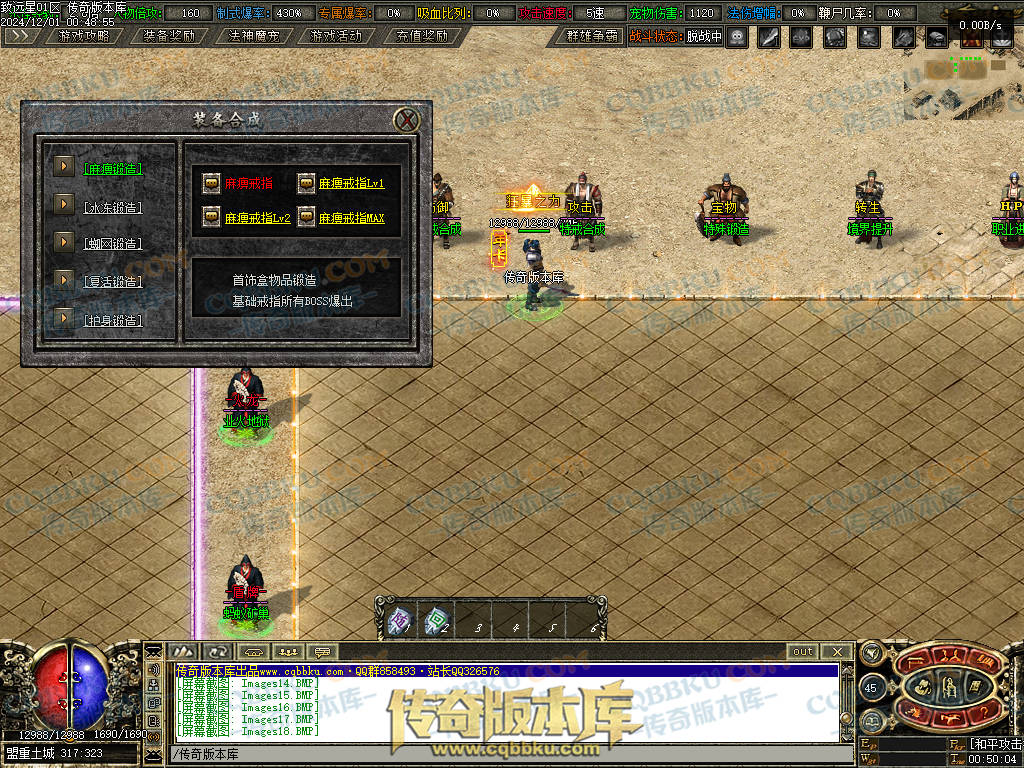
Task: Choose the 麻痹戒指Lv1 forging link
Action: (x=351, y=184)
